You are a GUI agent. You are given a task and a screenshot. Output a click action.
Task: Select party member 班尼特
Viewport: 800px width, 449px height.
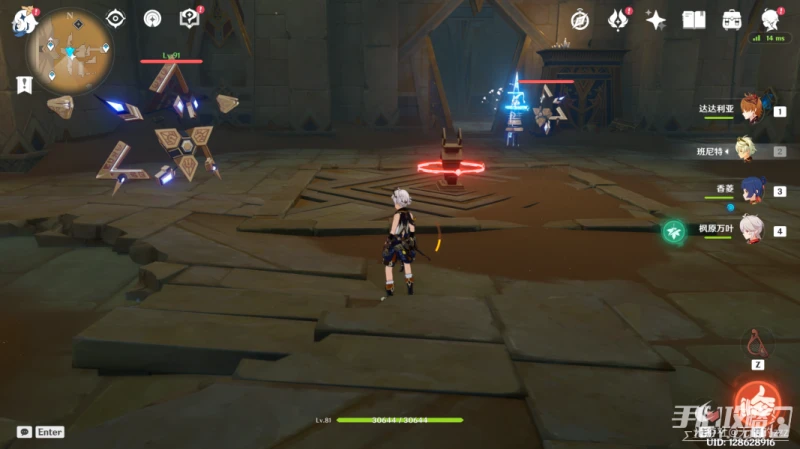[x=751, y=150]
